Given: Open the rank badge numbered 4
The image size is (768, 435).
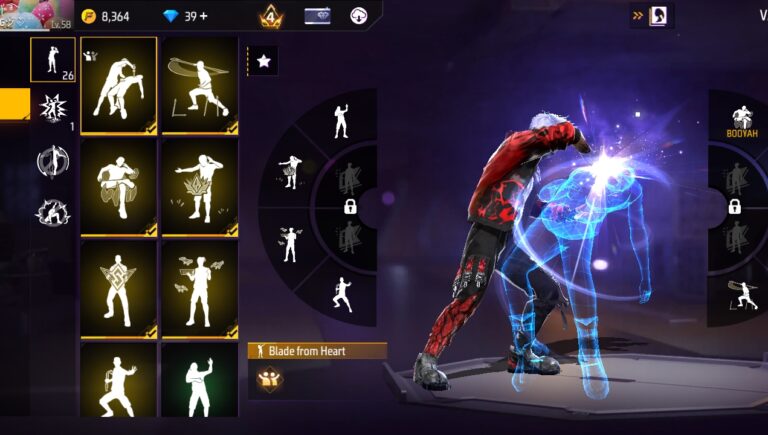Looking at the screenshot, I should [270, 16].
